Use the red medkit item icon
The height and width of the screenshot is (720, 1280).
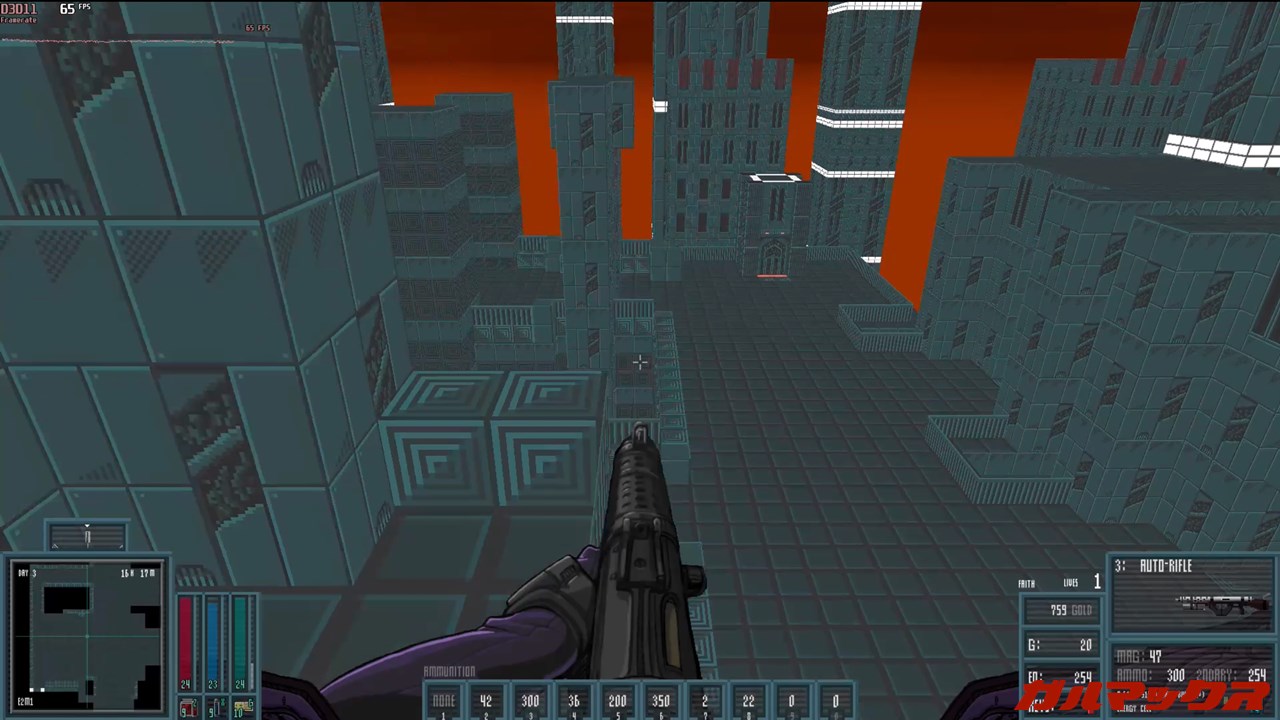187,709
